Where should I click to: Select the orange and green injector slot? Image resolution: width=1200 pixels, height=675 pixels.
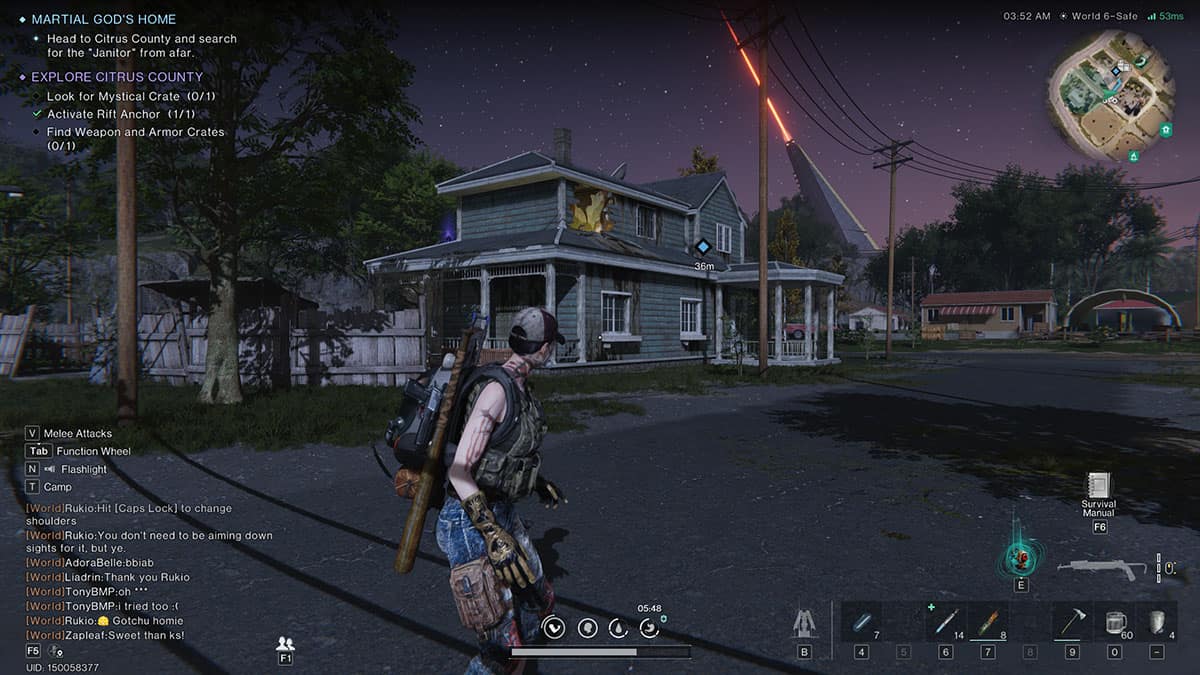pyautogui.click(x=987, y=622)
